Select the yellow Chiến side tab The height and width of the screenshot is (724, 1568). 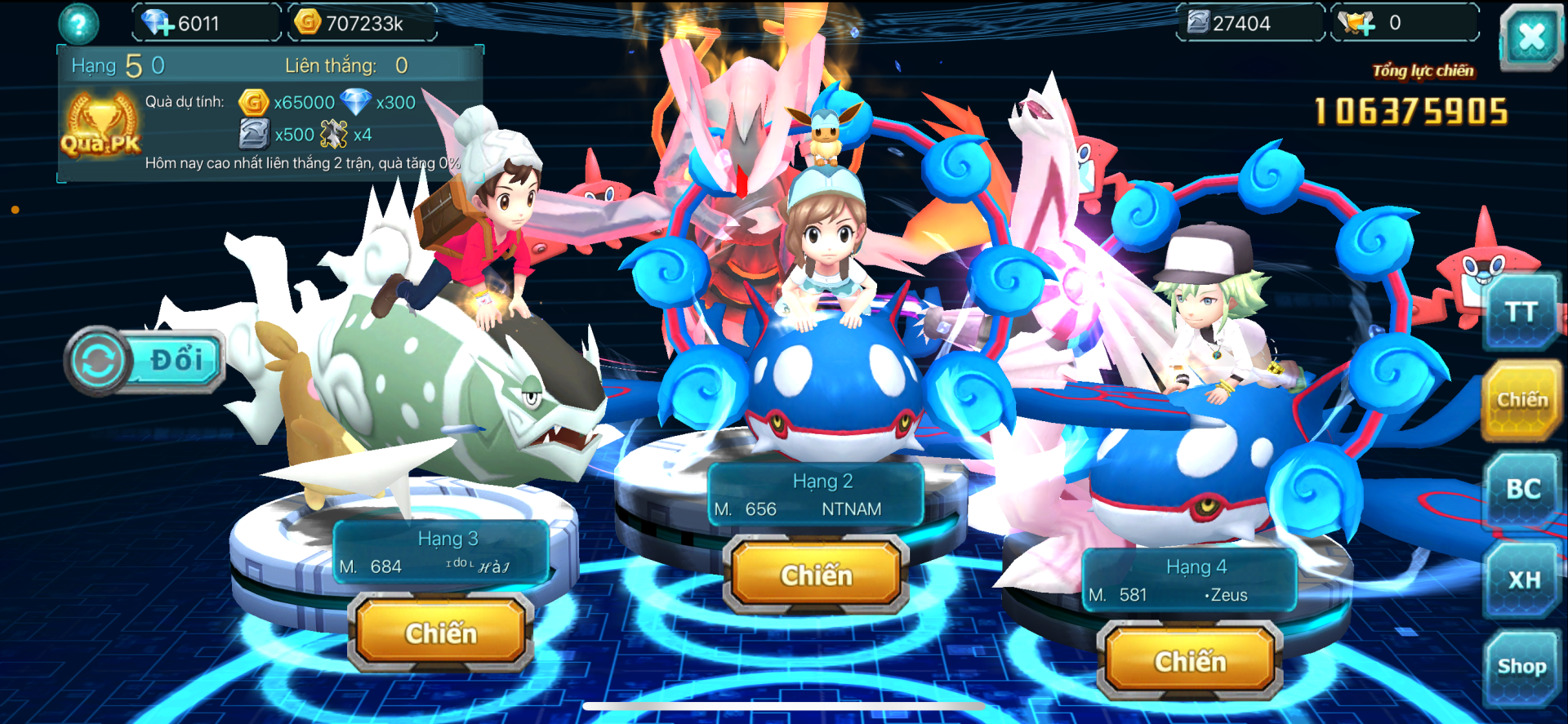(x=1521, y=400)
